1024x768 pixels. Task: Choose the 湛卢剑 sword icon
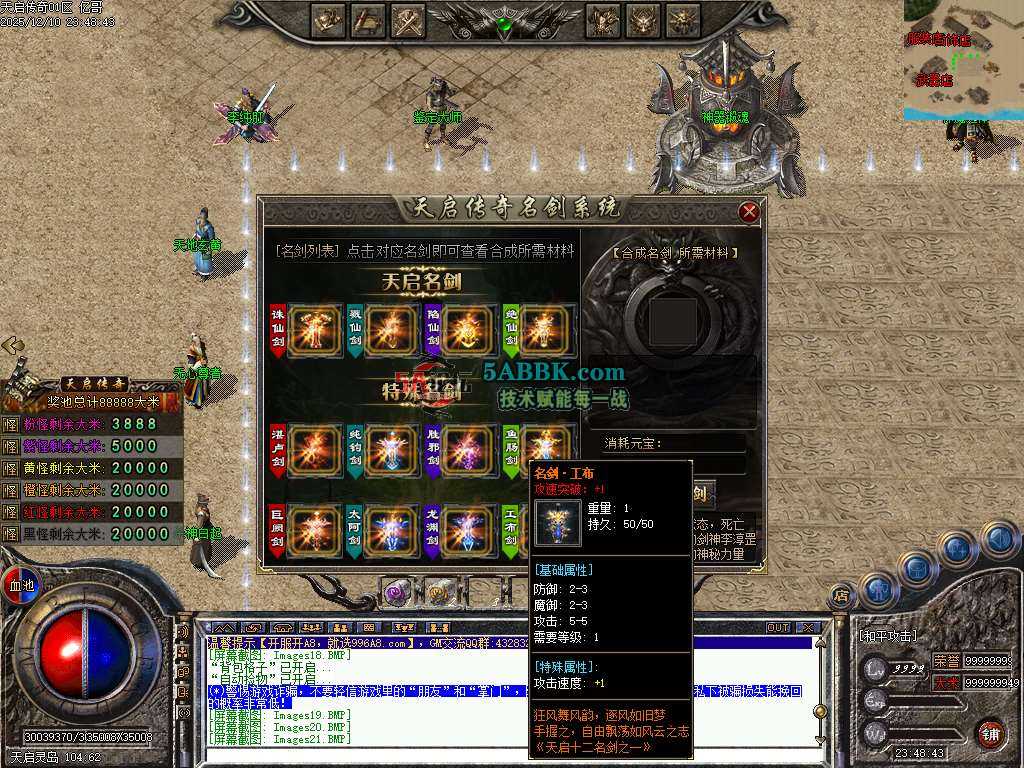(314, 449)
